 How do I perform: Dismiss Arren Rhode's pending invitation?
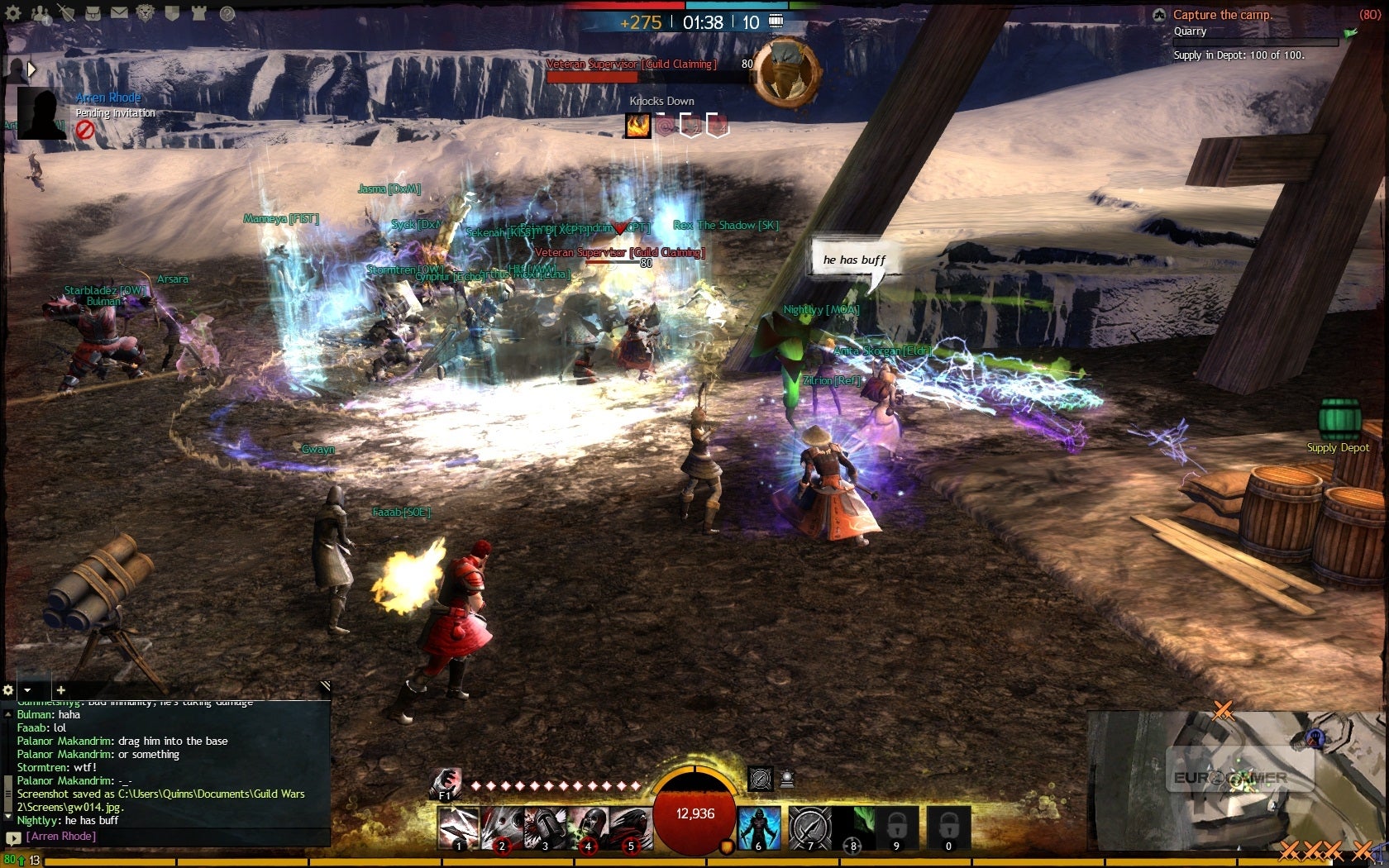point(85,128)
